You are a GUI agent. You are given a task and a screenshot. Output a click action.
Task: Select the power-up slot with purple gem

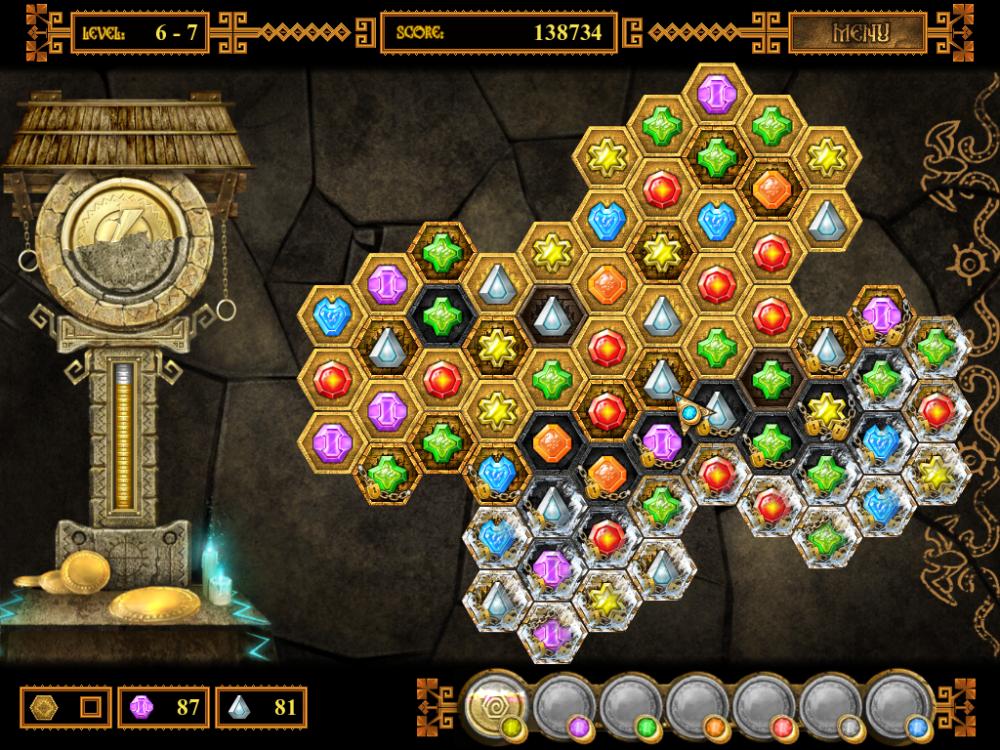coord(563,705)
